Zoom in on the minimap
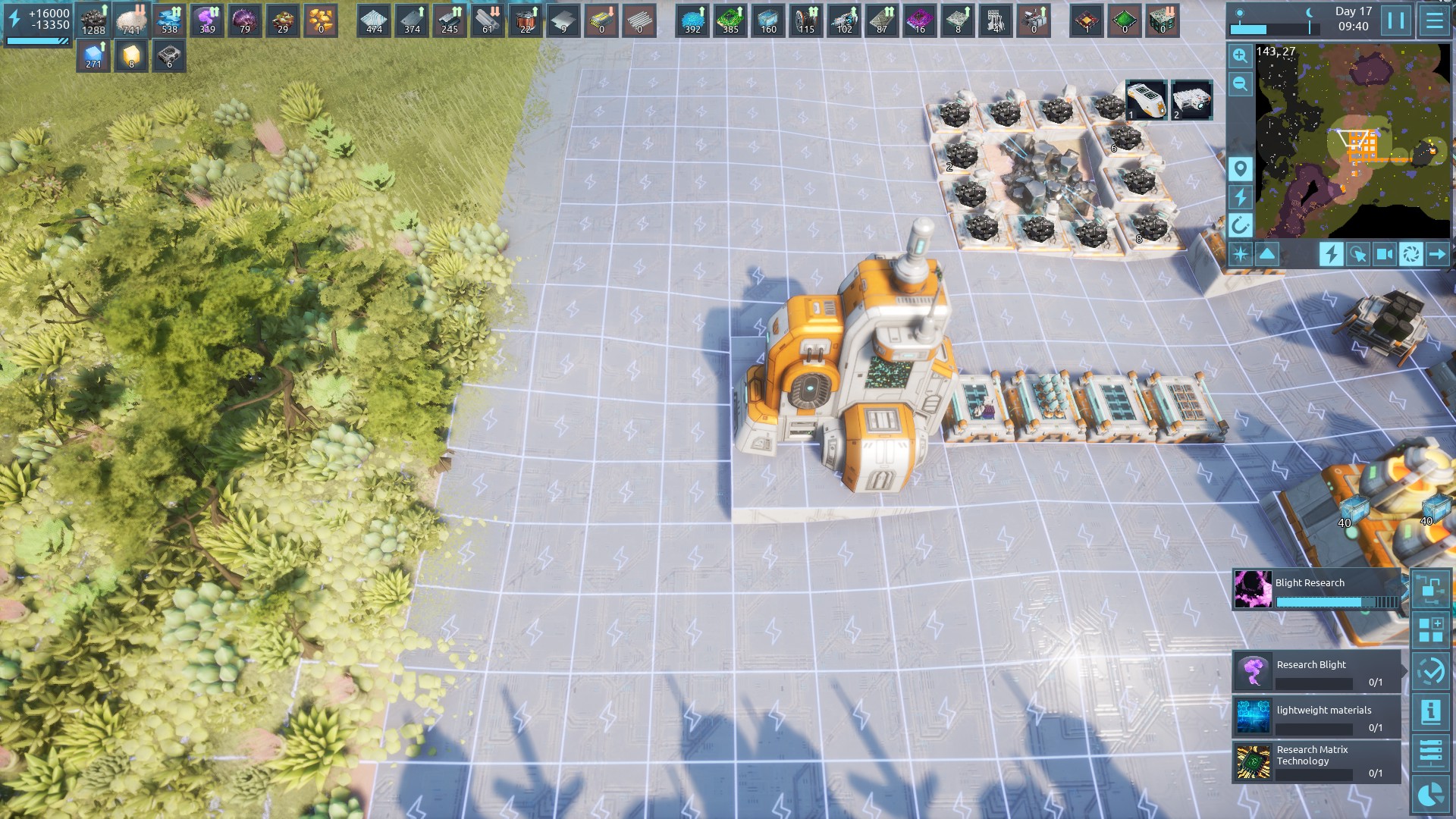 (x=1240, y=56)
